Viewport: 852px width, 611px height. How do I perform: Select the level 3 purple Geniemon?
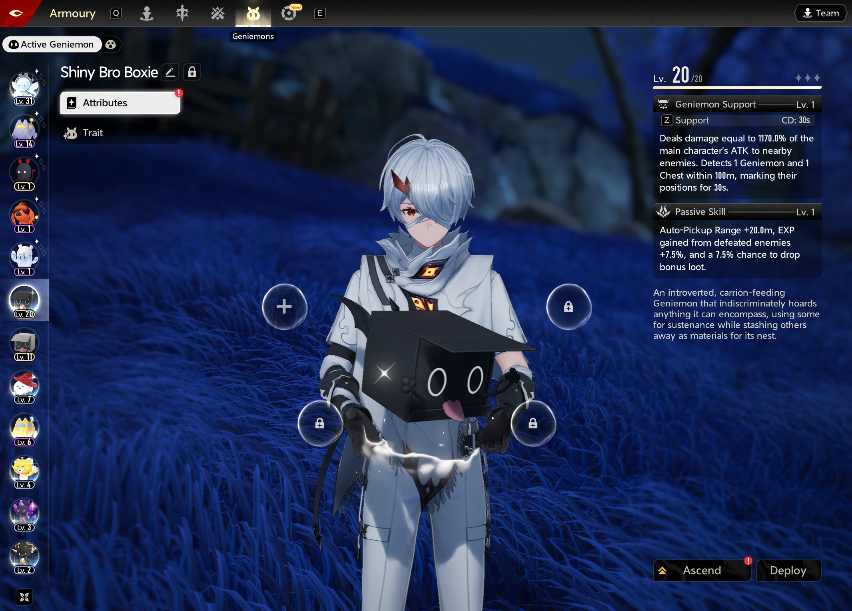(x=24, y=514)
